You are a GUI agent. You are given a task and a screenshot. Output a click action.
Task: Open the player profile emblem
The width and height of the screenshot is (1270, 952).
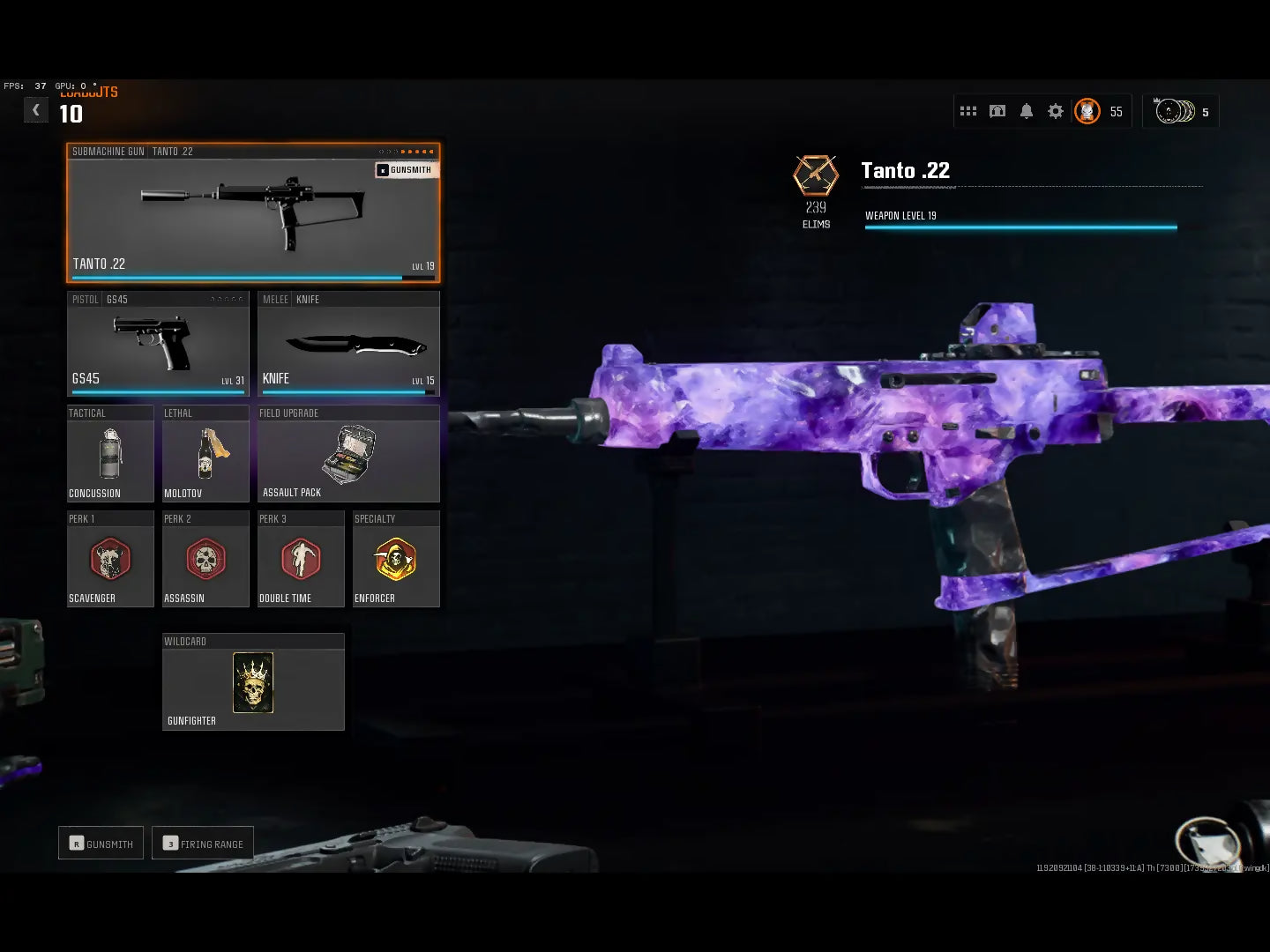click(1087, 111)
